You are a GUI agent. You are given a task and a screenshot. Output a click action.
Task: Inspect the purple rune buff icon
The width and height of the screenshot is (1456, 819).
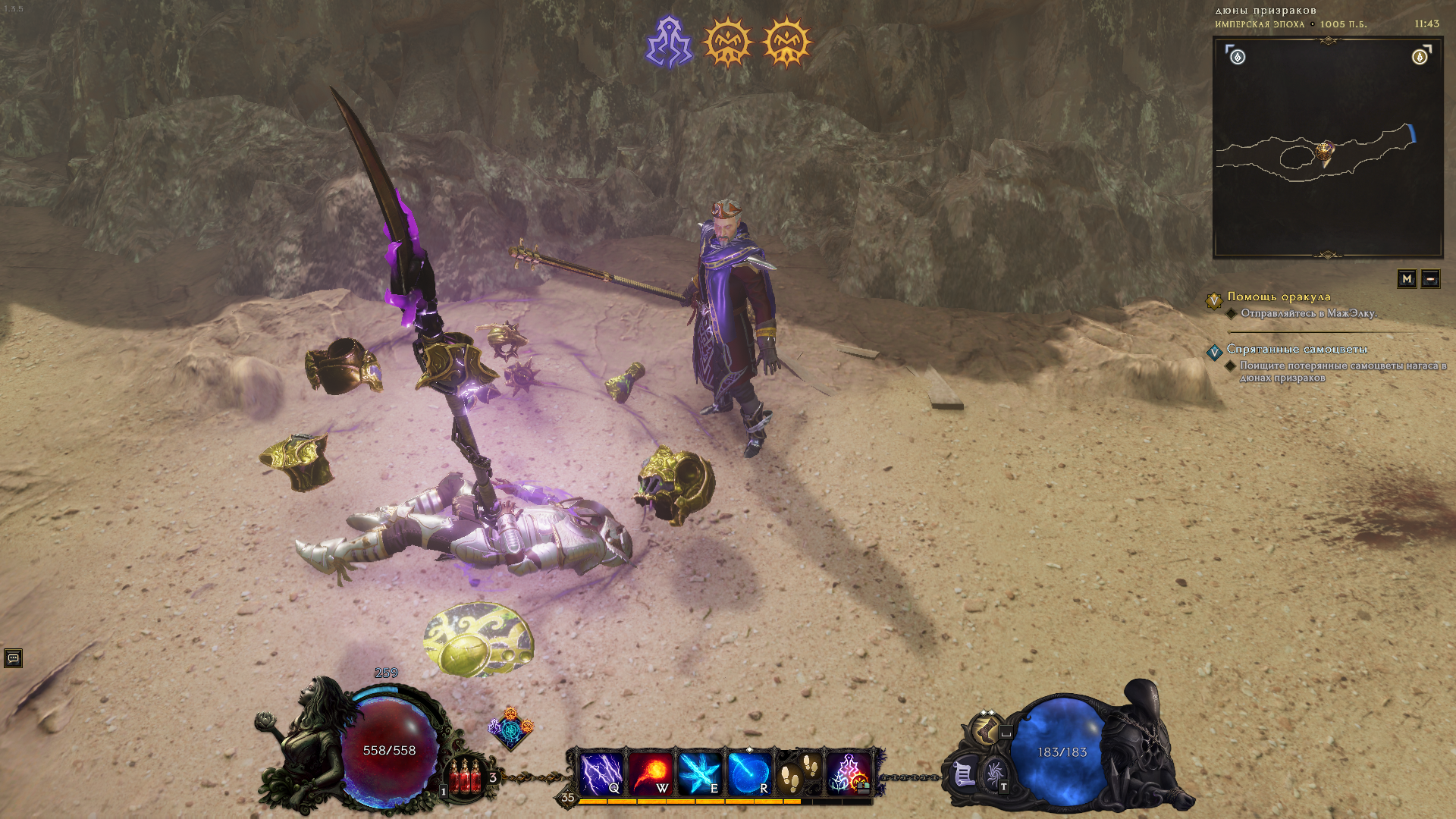(669, 42)
